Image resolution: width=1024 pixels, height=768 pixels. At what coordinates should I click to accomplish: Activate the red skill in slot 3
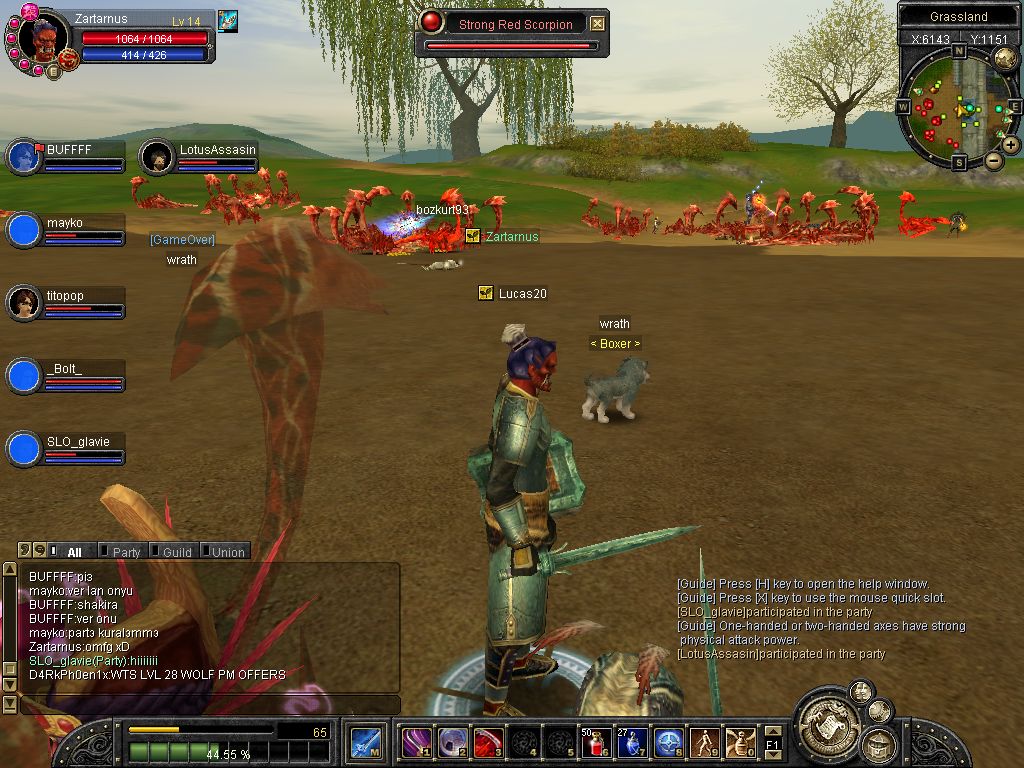pyautogui.click(x=488, y=742)
